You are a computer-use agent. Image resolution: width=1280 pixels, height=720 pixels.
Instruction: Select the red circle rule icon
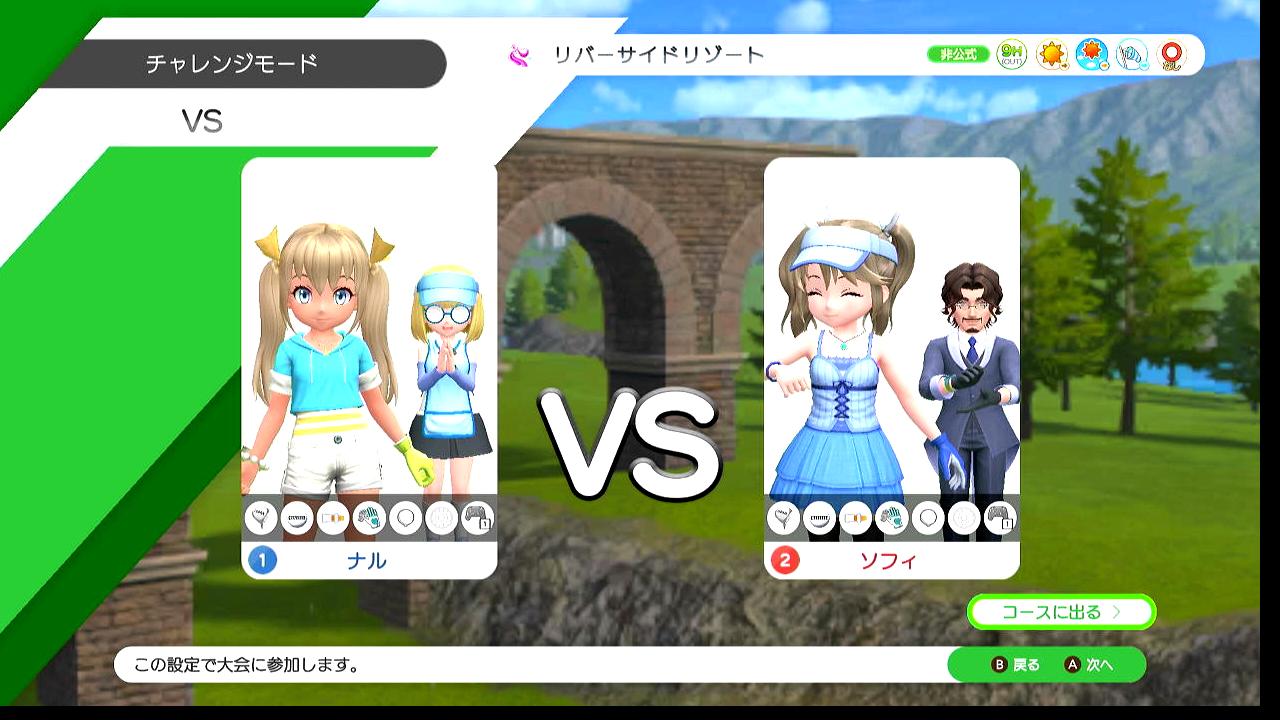point(1171,55)
